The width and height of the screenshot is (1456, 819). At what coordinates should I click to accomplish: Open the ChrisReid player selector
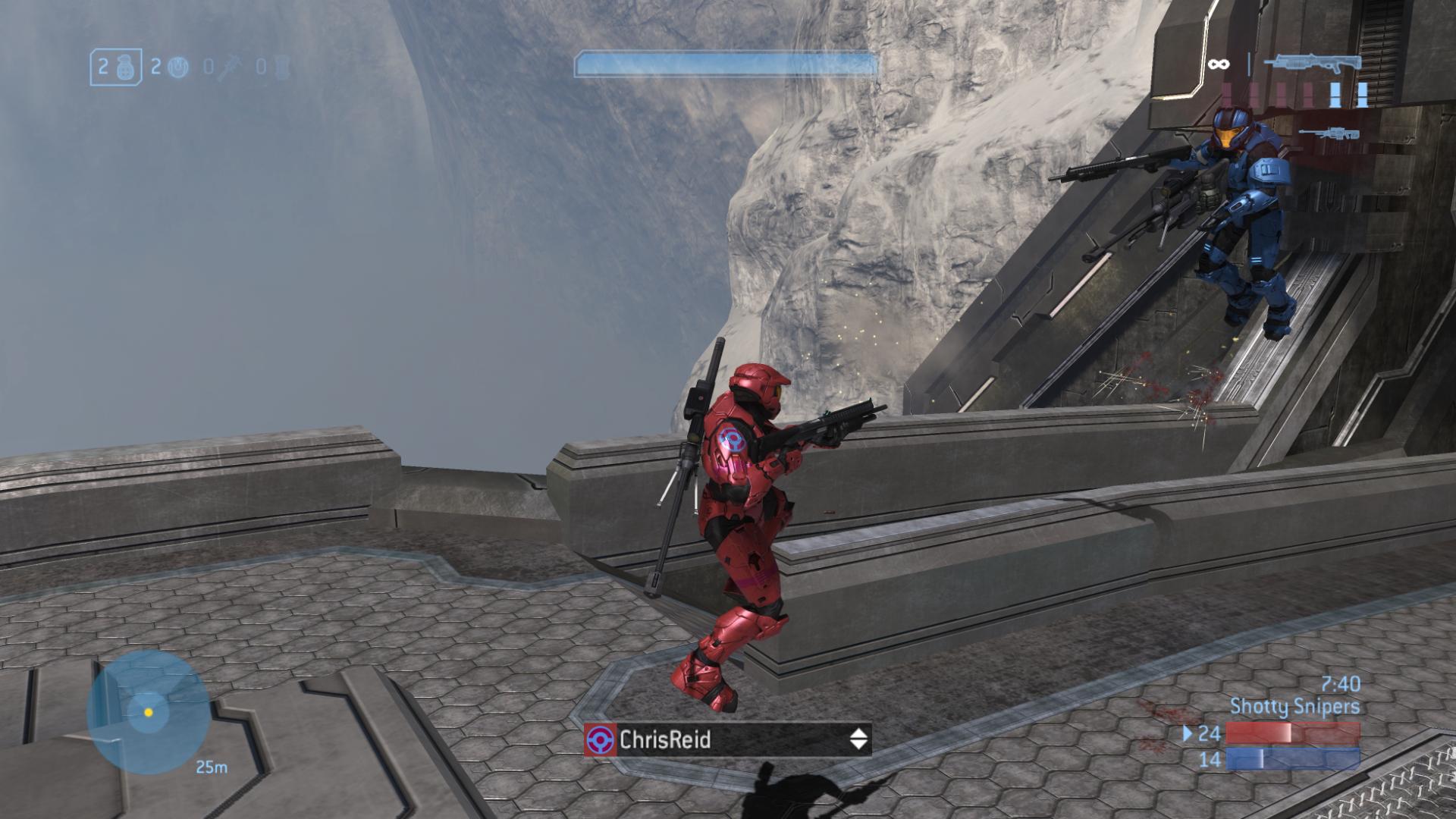728,739
